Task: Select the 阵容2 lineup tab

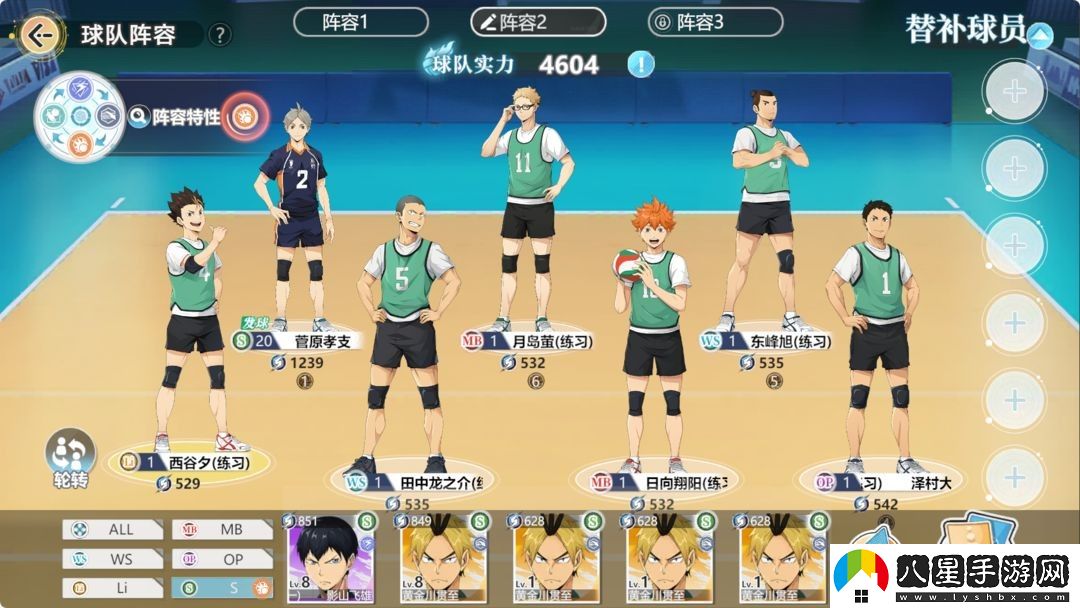Action: coord(538,22)
